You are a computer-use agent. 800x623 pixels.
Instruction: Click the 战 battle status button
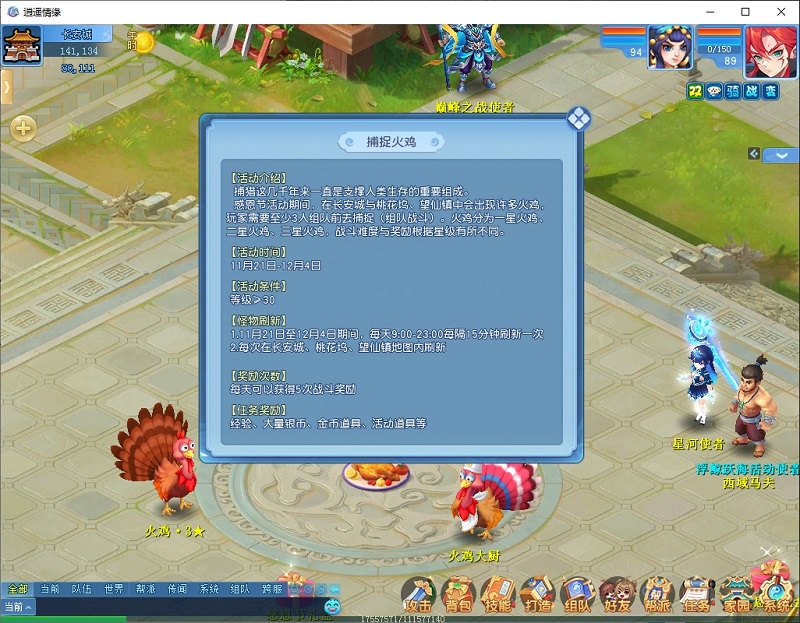click(x=752, y=91)
